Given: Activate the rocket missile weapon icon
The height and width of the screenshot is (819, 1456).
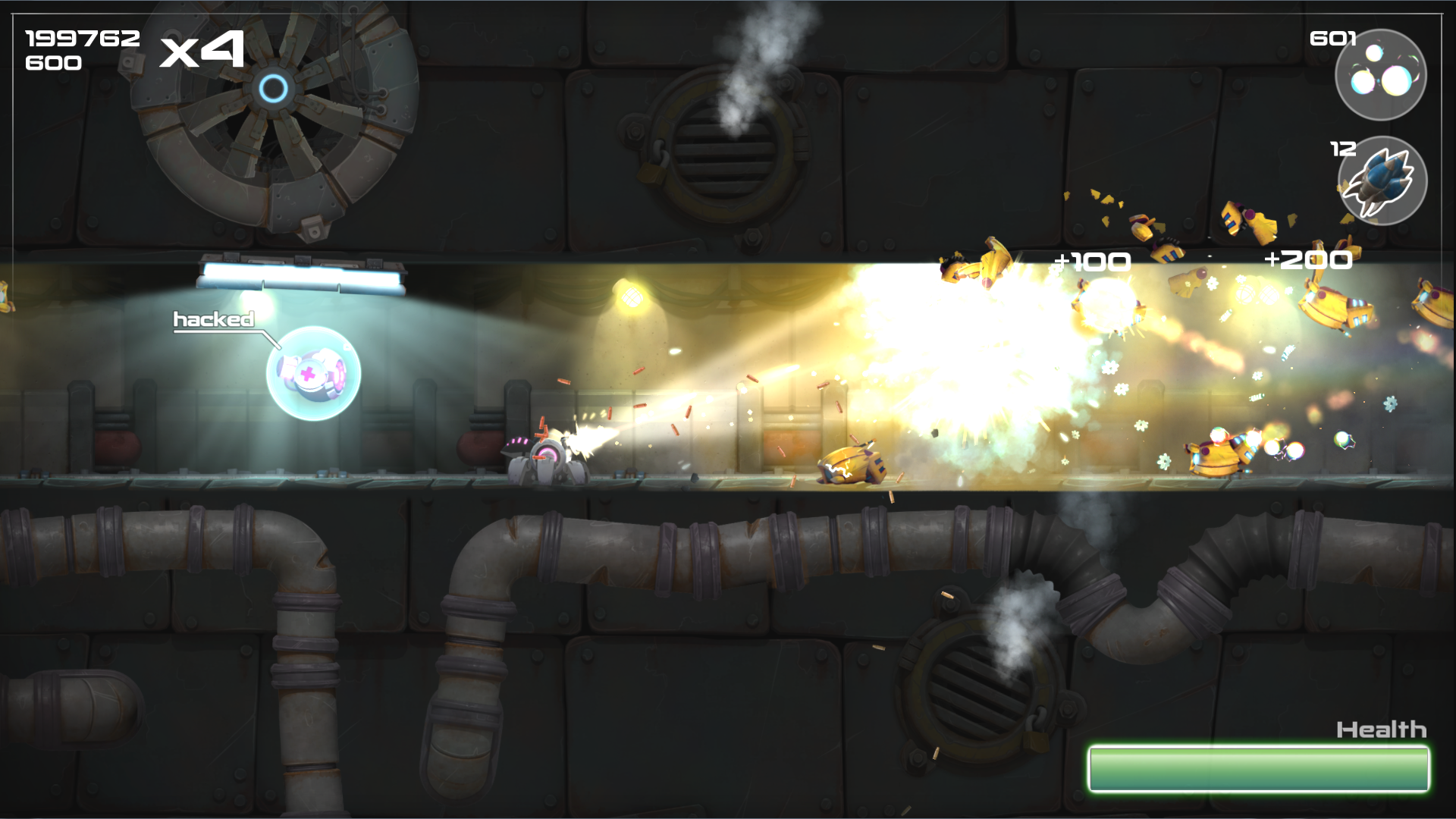Looking at the screenshot, I should tap(1382, 181).
